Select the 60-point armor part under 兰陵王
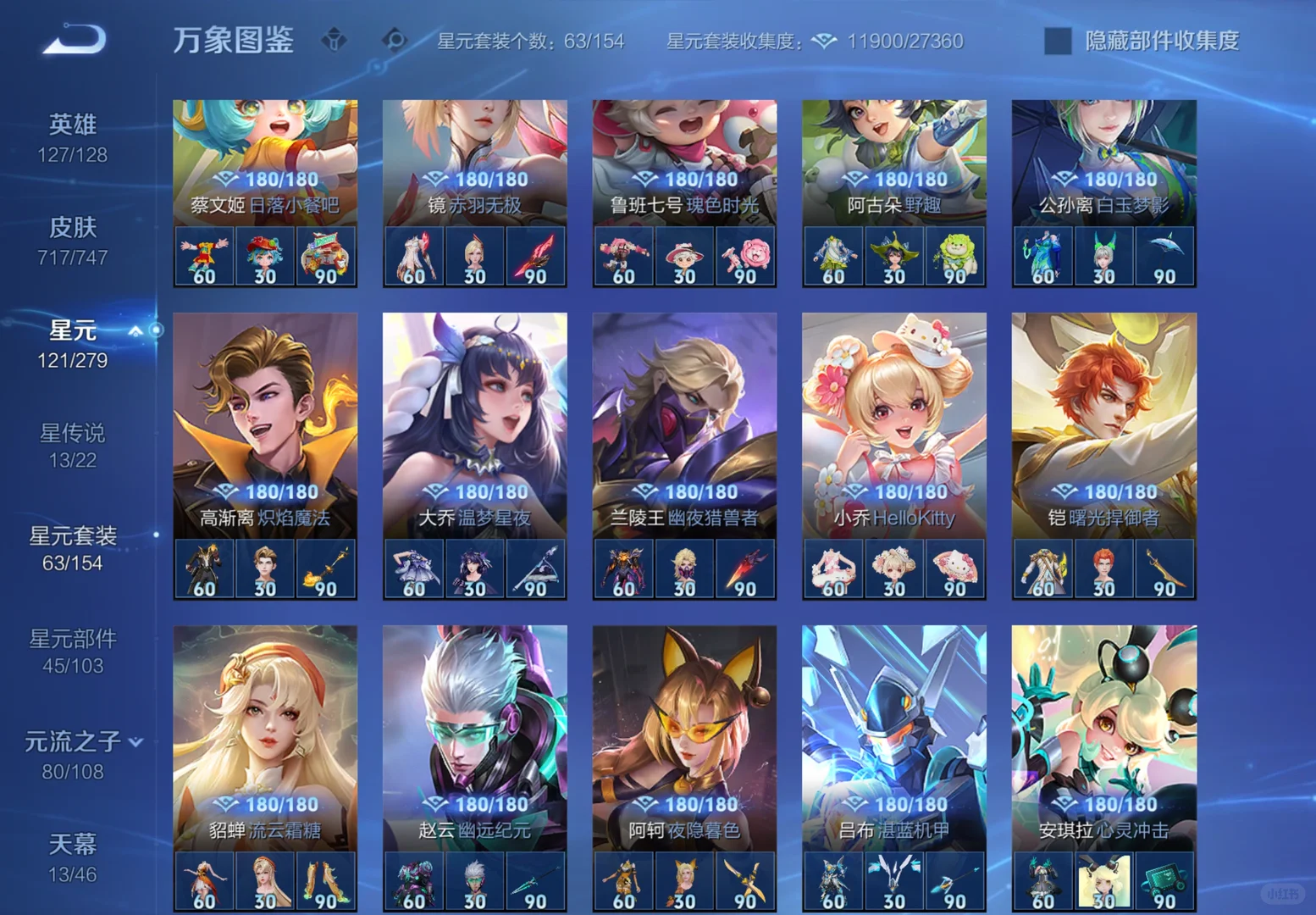The width and height of the screenshot is (1316, 915). click(x=623, y=568)
